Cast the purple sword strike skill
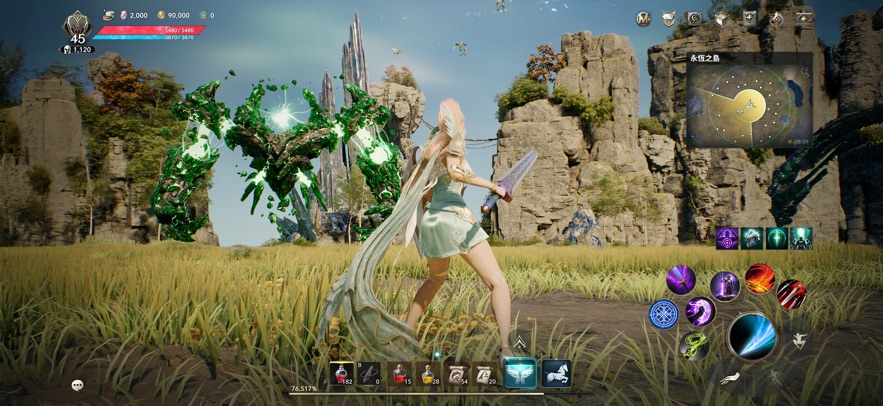The width and height of the screenshot is (883, 406). 682,279
